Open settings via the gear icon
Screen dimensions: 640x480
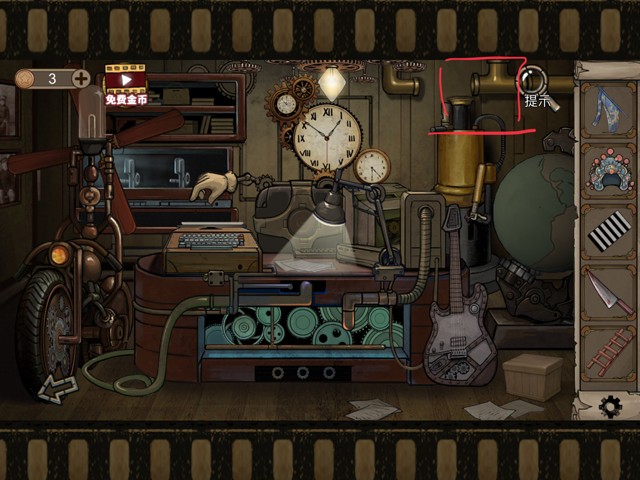[x=609, y=406]
